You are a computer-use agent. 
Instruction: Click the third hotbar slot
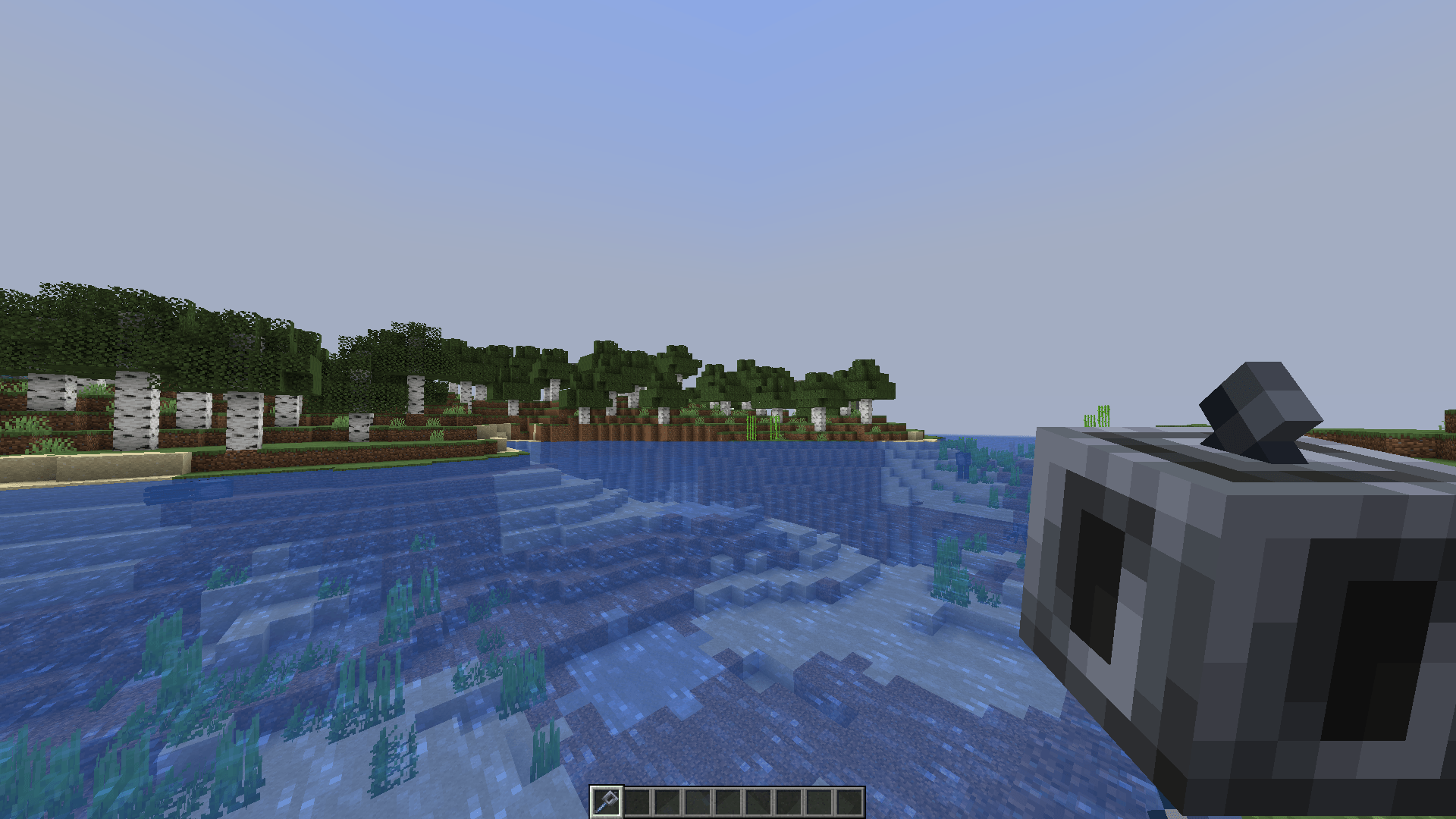tap(670, 802)
